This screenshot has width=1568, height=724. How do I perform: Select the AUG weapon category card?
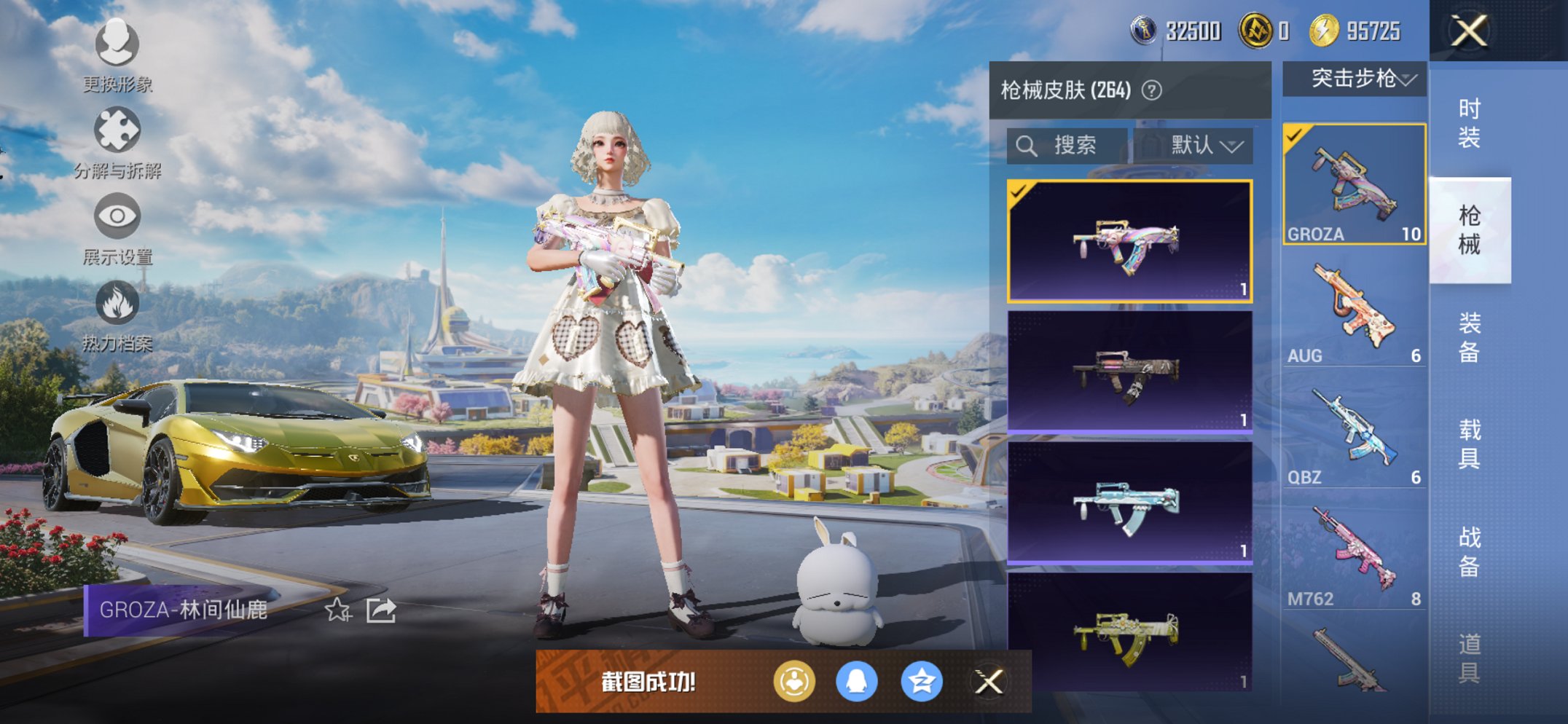click(x=1355, y=306)
